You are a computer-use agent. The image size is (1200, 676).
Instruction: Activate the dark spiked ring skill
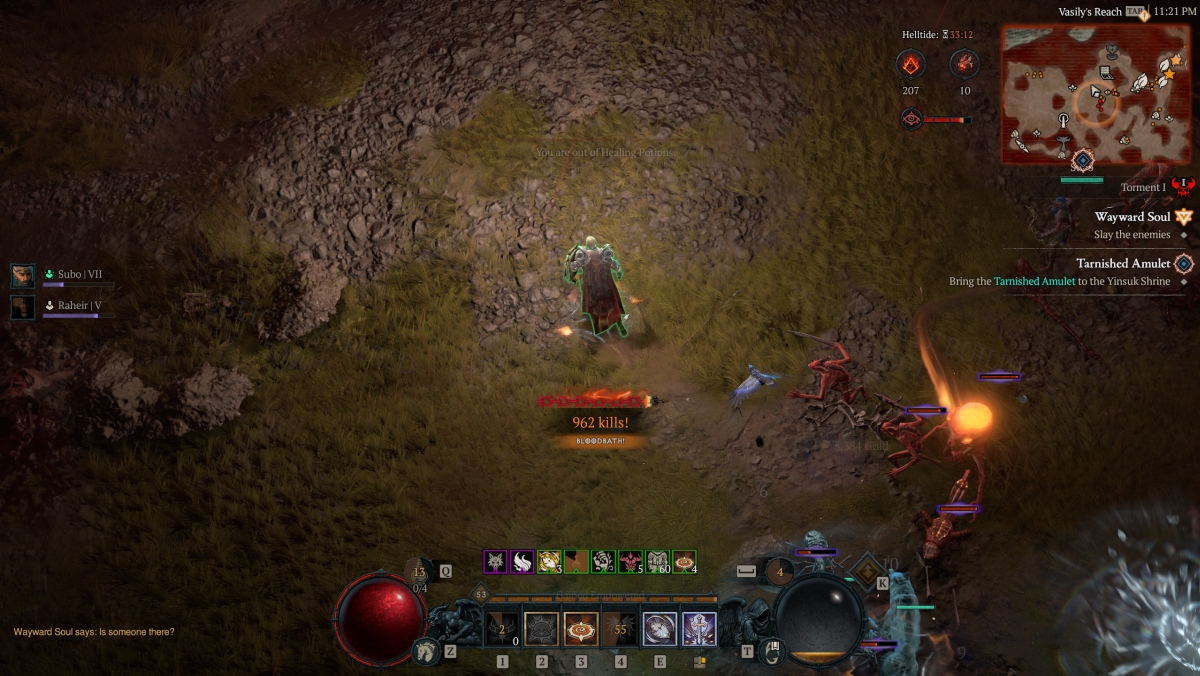click(542, 629)
